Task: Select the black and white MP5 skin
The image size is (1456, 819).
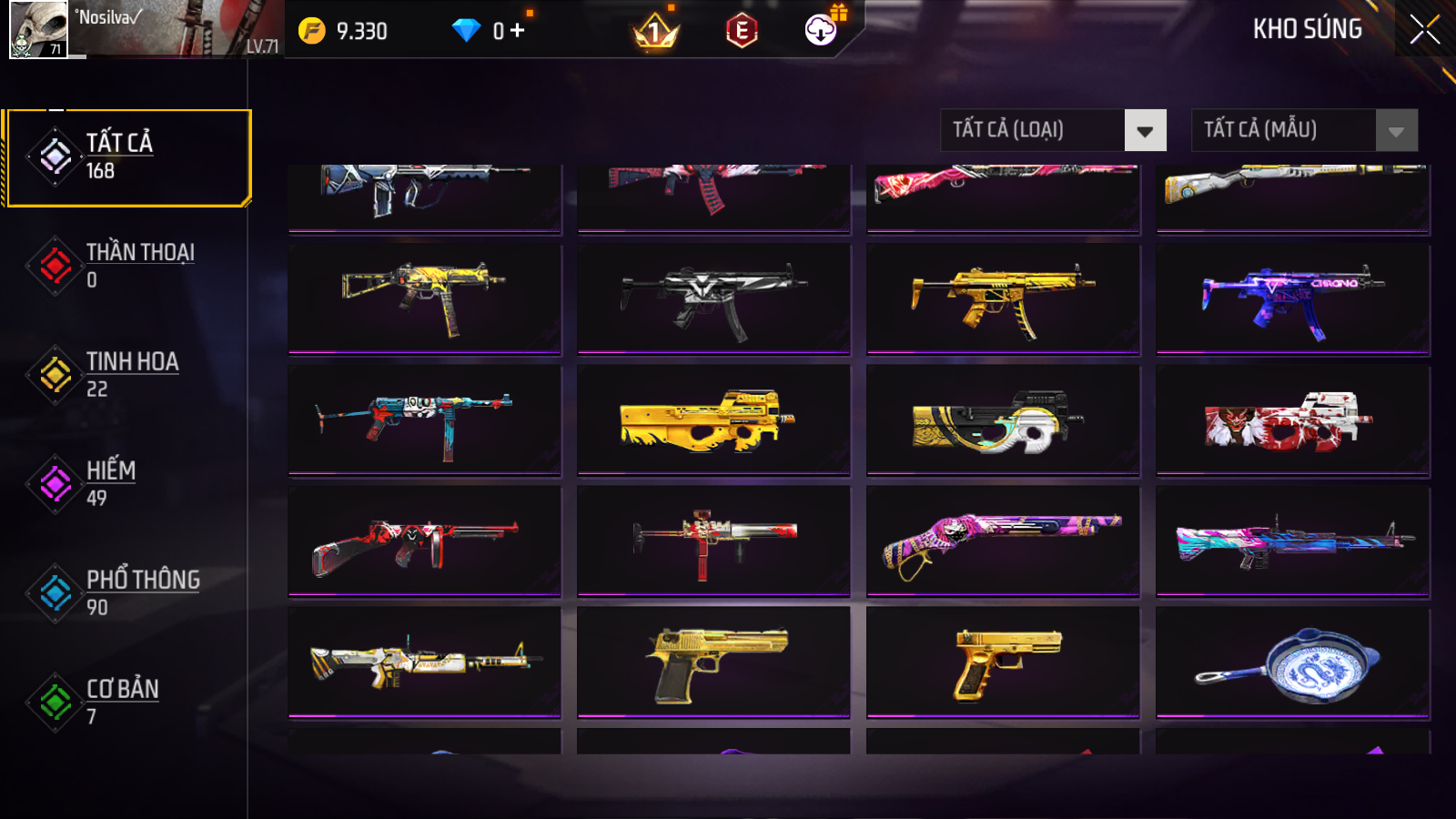Action: tap(713, 298)
